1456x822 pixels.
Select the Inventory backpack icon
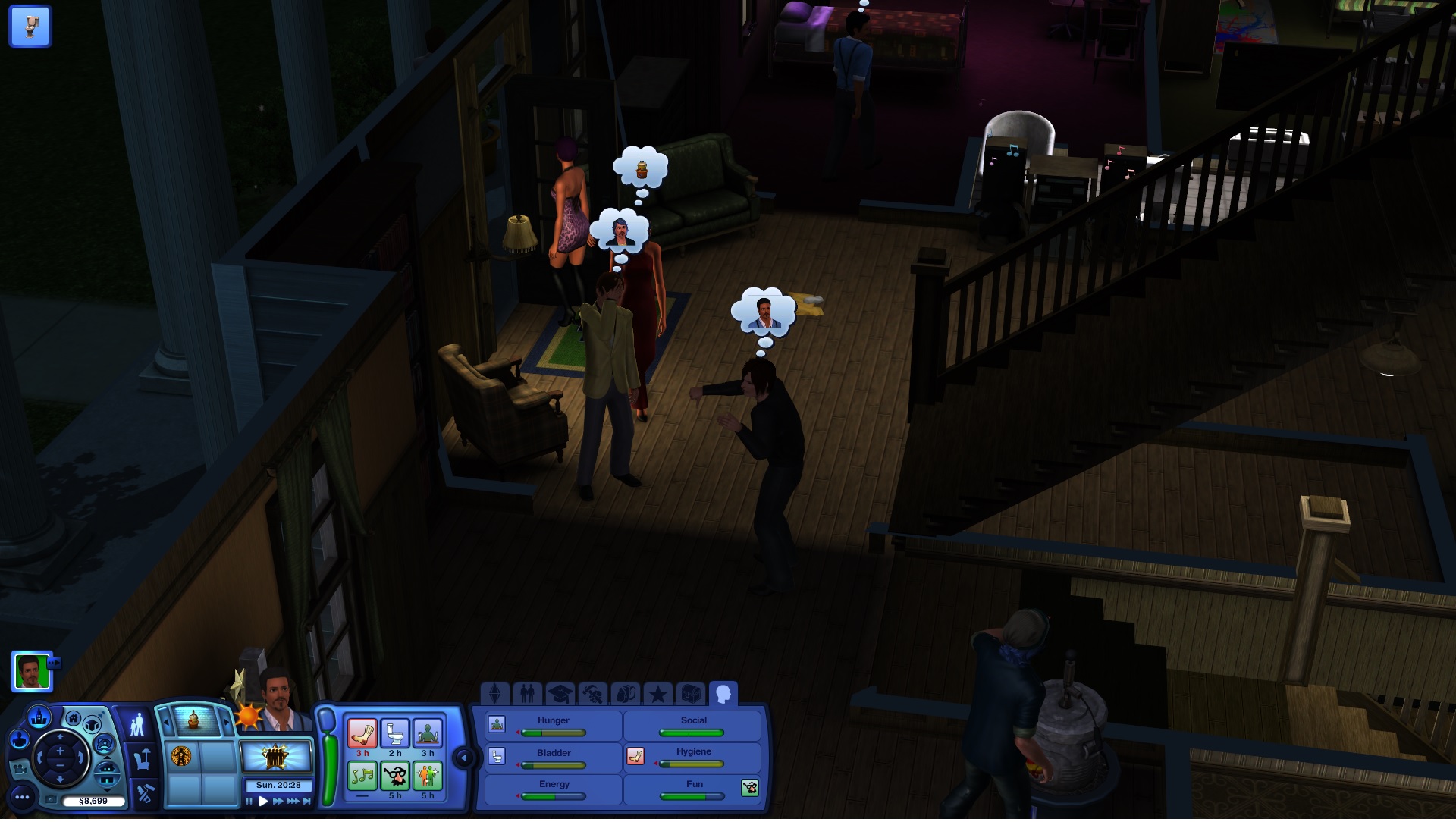(x=627, y=692)
